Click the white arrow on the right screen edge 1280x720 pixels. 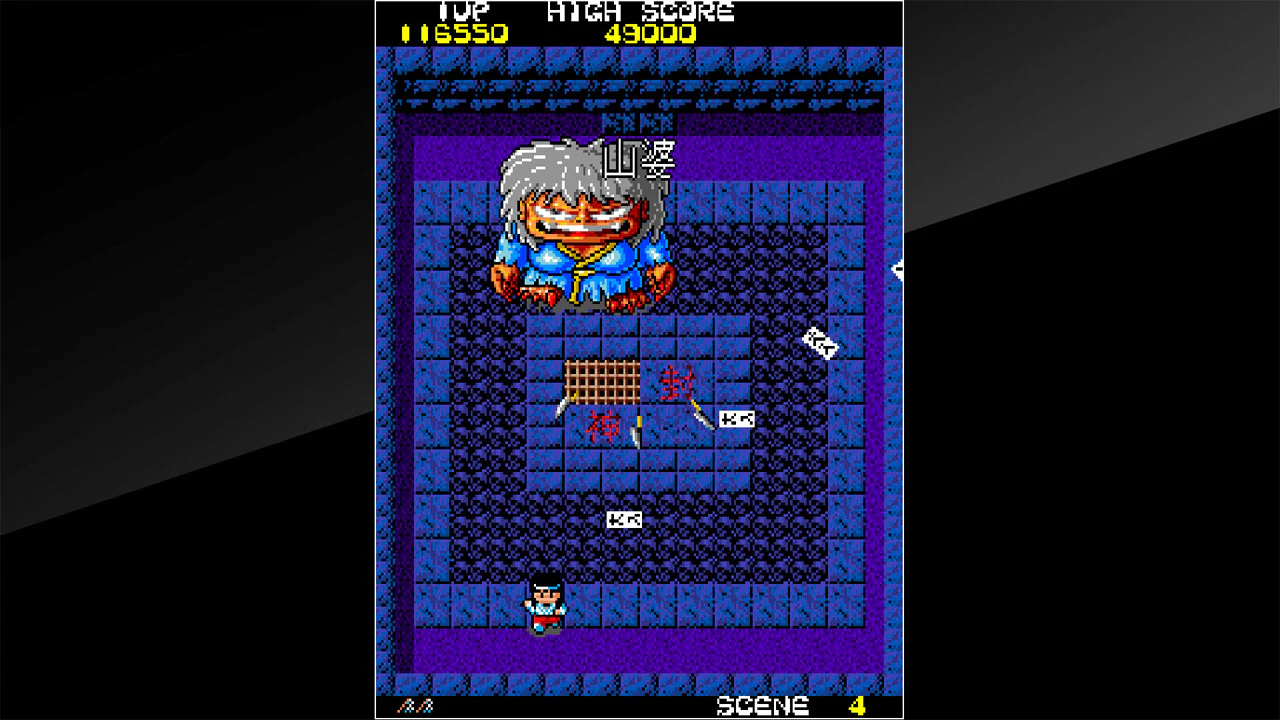897,272
